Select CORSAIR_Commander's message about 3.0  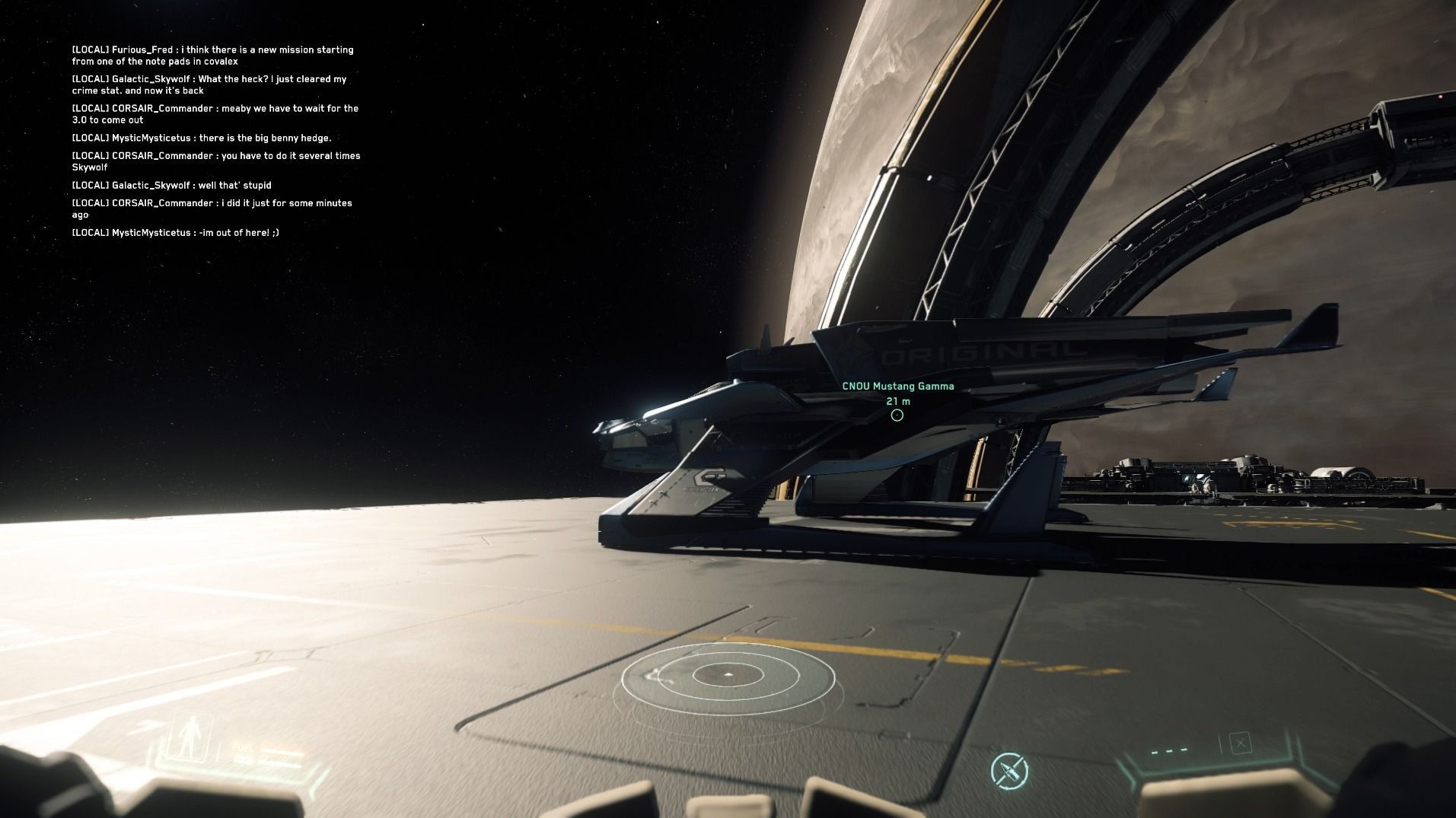click(x=215, y=114)
